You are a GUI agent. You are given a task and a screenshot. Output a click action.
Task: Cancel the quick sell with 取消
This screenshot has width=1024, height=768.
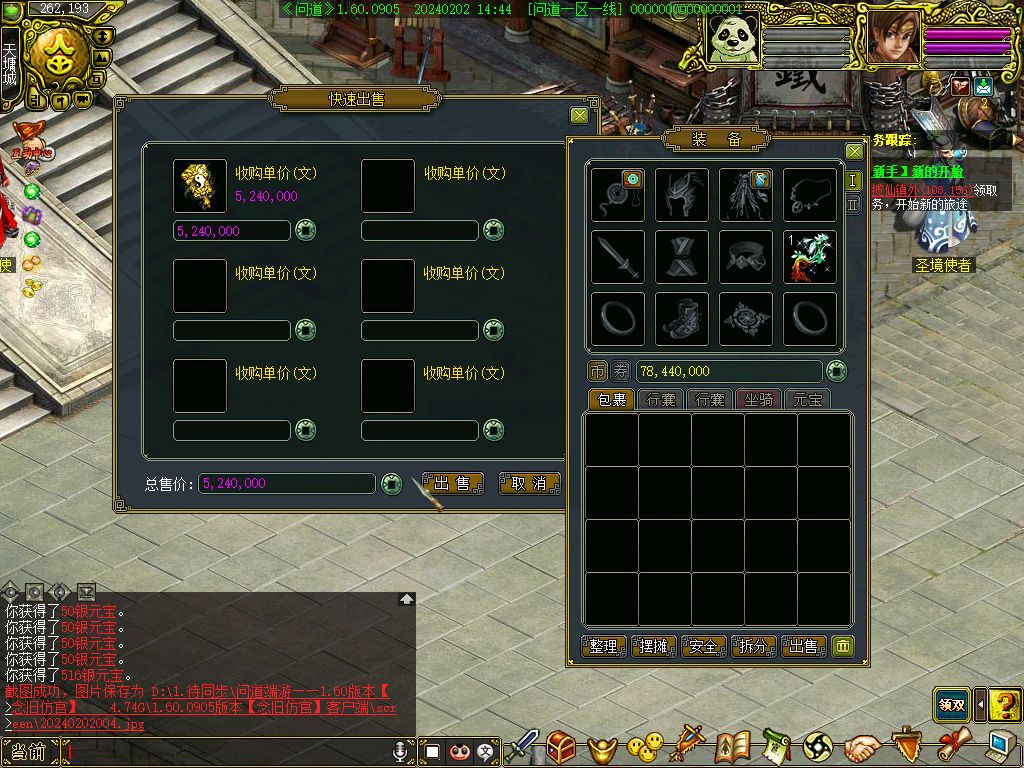529,484
